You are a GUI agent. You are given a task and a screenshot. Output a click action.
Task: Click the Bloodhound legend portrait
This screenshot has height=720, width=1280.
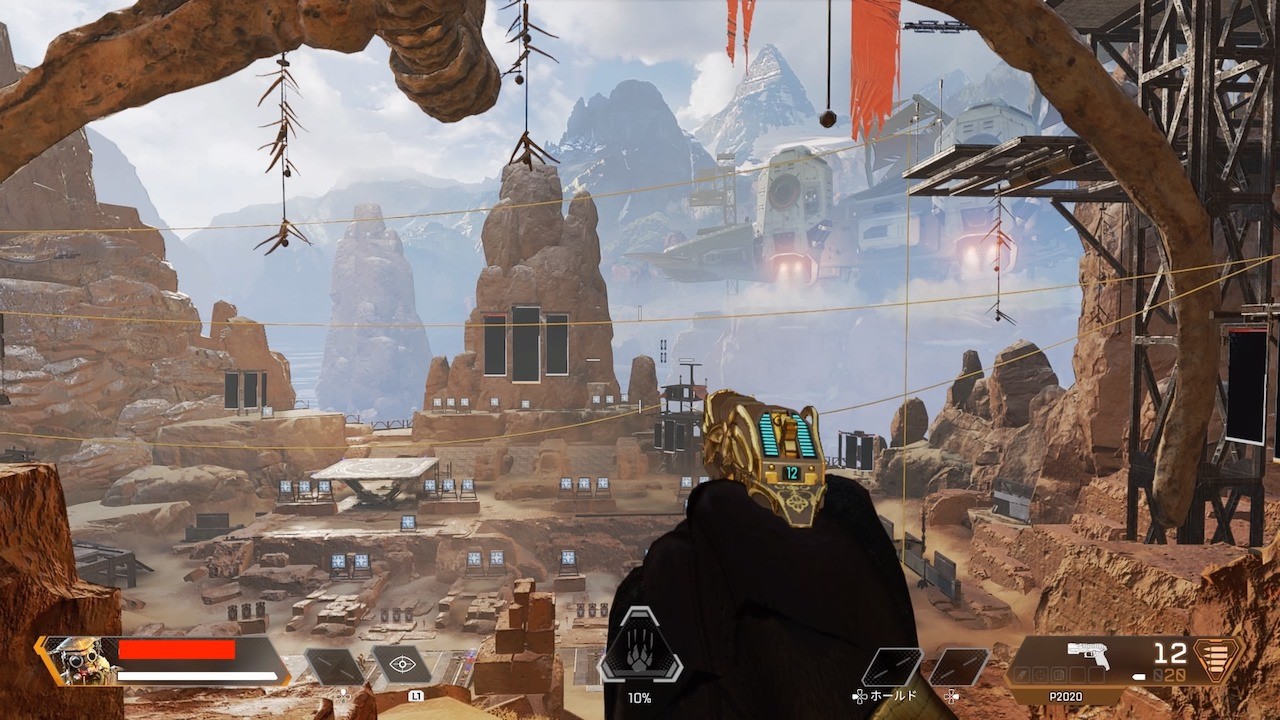78,660
